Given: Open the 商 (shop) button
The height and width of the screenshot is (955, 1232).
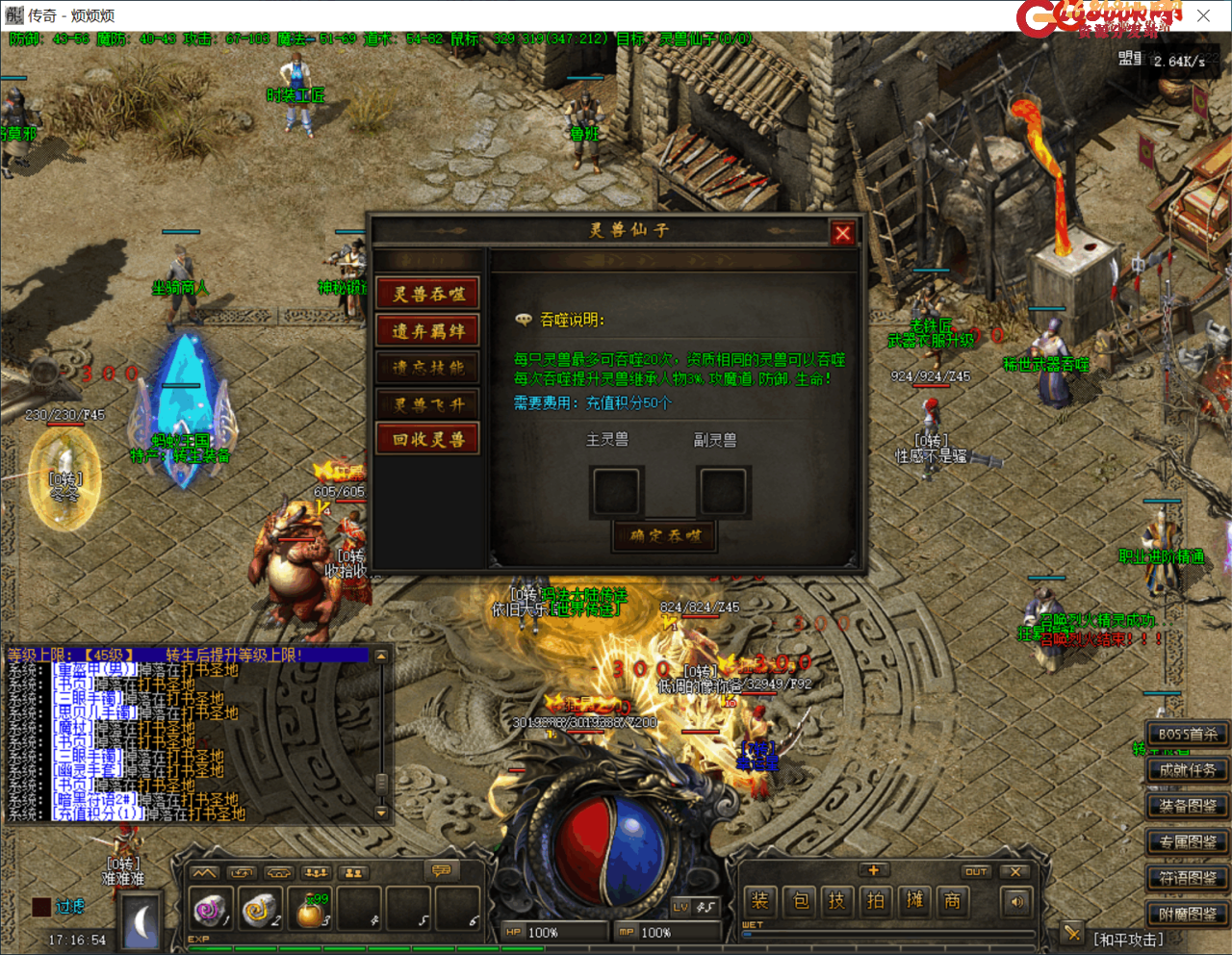Looking at the screenshot, I should [x=952, y=901].
